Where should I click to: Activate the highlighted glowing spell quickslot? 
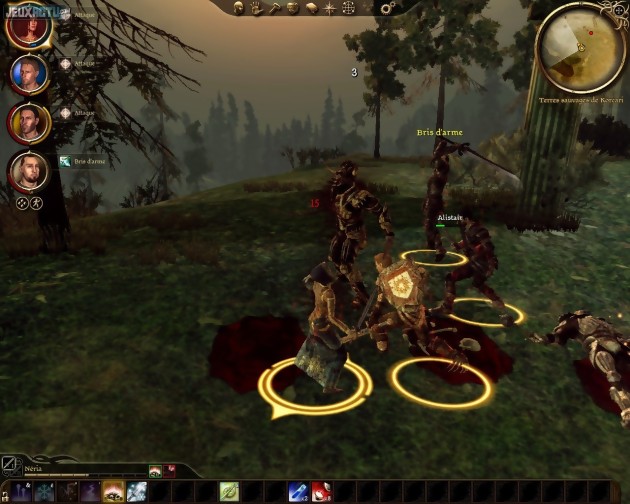coord(113,491)
